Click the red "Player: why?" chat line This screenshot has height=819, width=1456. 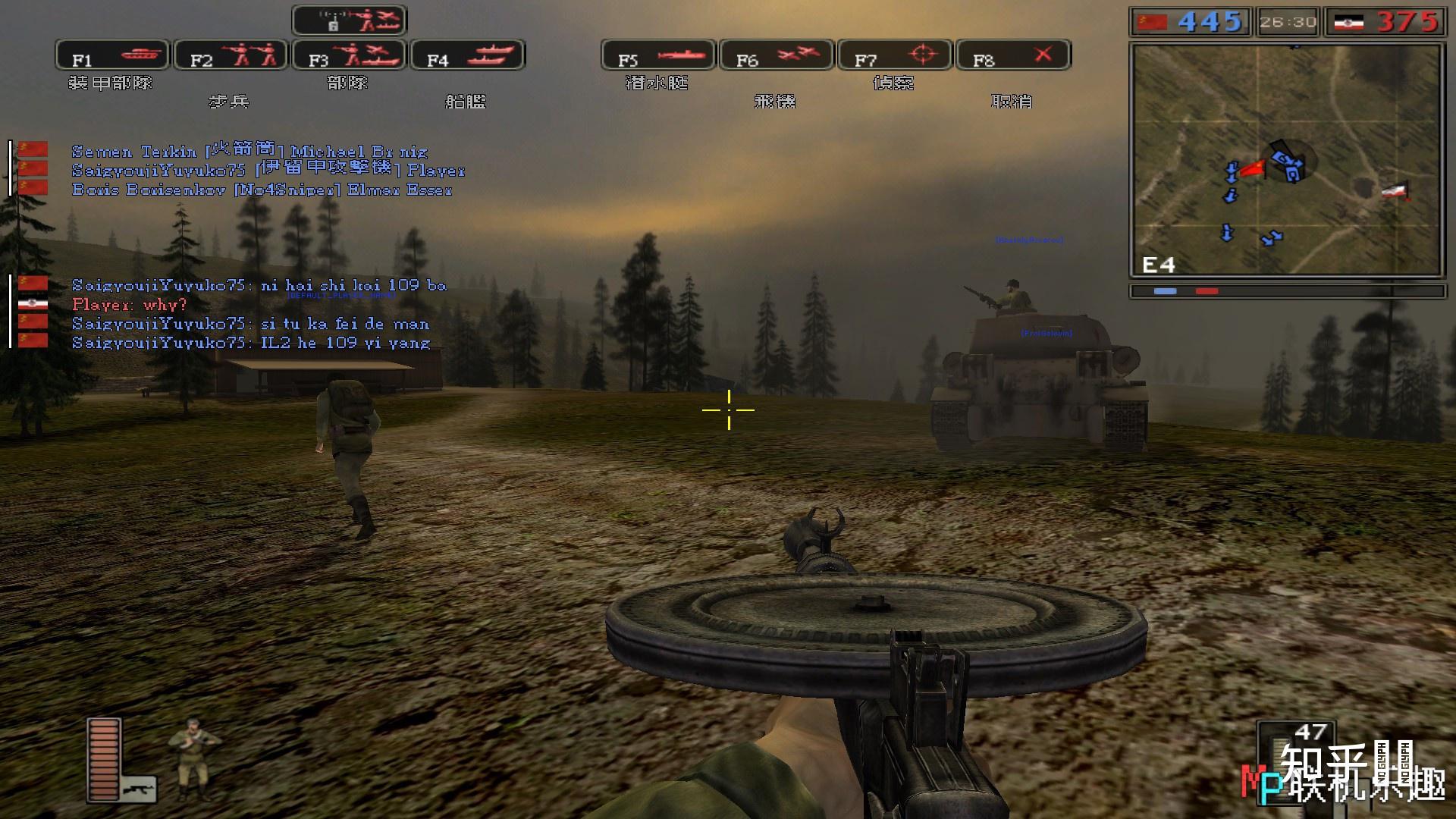tap(129, 305)
